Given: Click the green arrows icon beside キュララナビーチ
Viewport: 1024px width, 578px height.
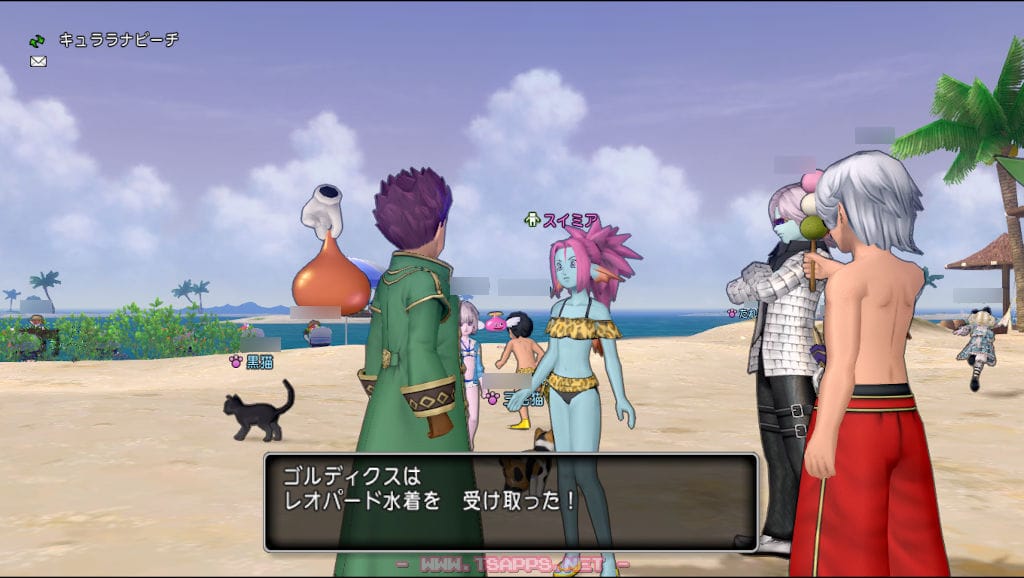Looking at the screenshot, I should (38, 41).
